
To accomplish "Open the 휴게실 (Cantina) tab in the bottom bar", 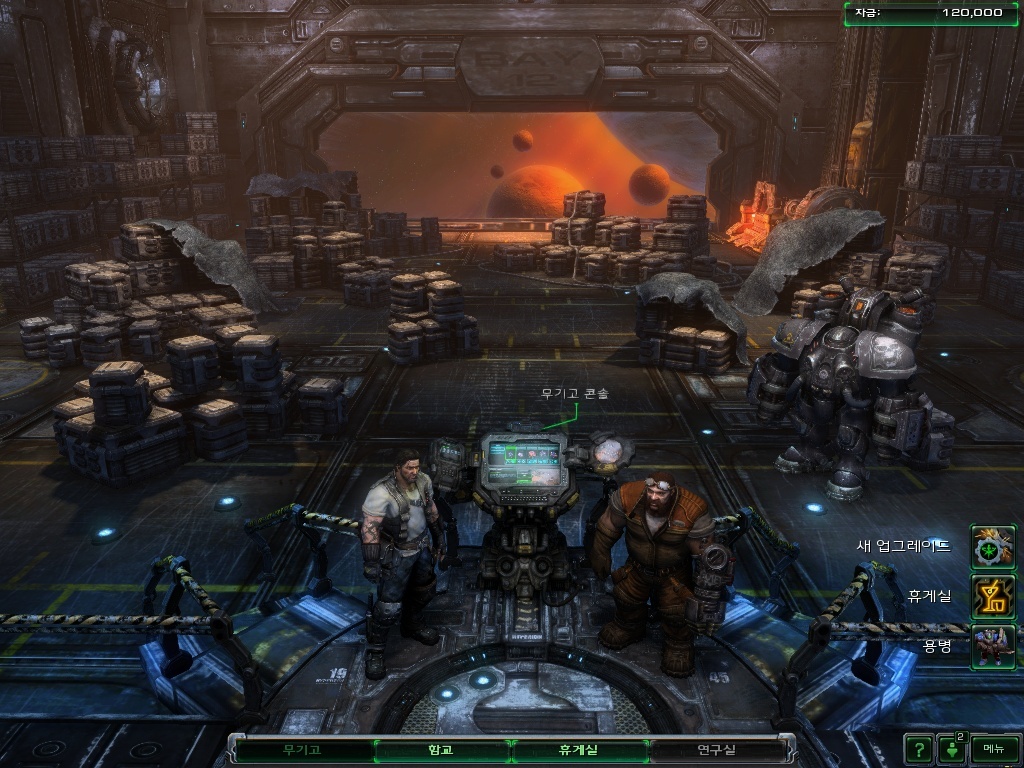I will [578, 749].
